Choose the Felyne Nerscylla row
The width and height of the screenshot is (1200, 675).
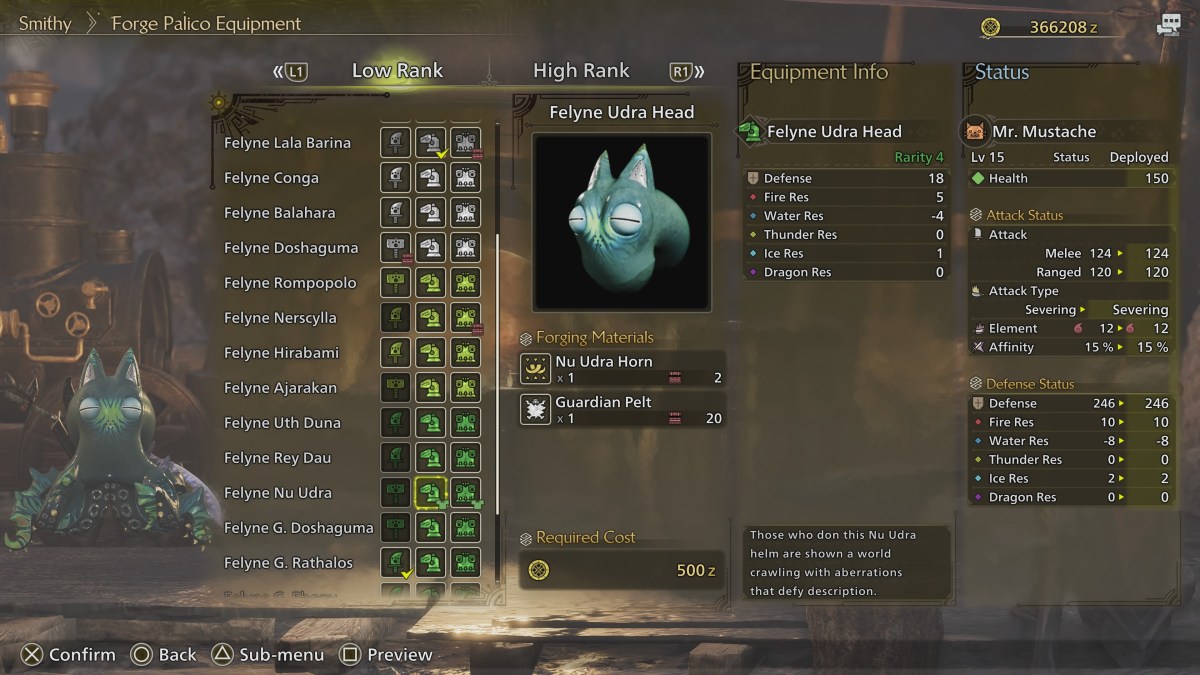tap(280, 318)
